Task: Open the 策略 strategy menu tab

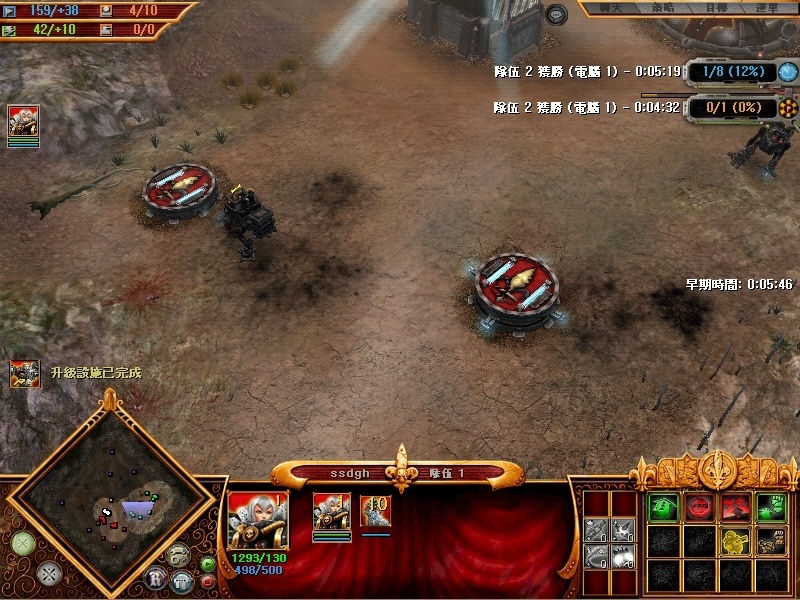Action: coord(663,8)
